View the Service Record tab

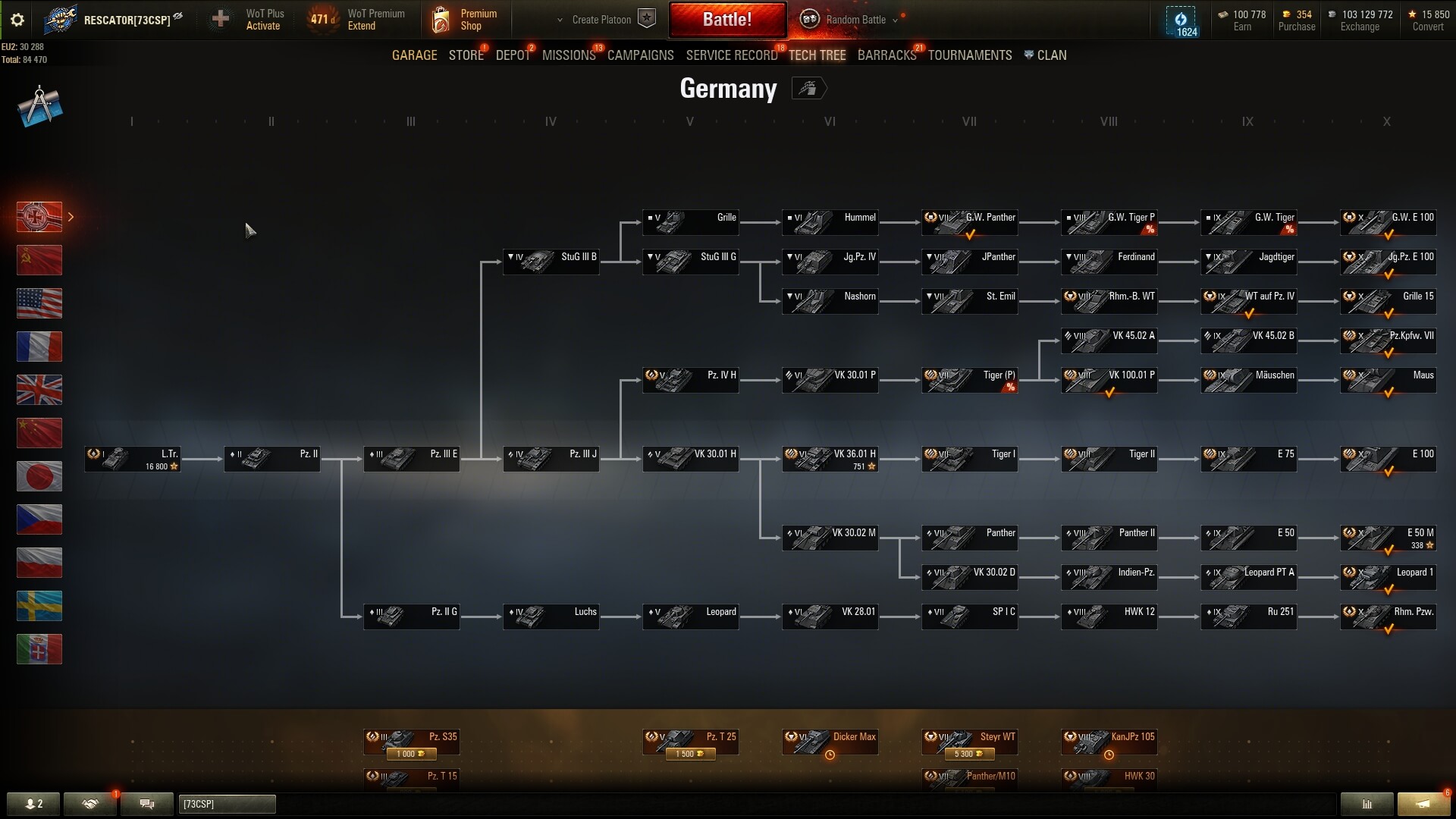tap(731, 55)
